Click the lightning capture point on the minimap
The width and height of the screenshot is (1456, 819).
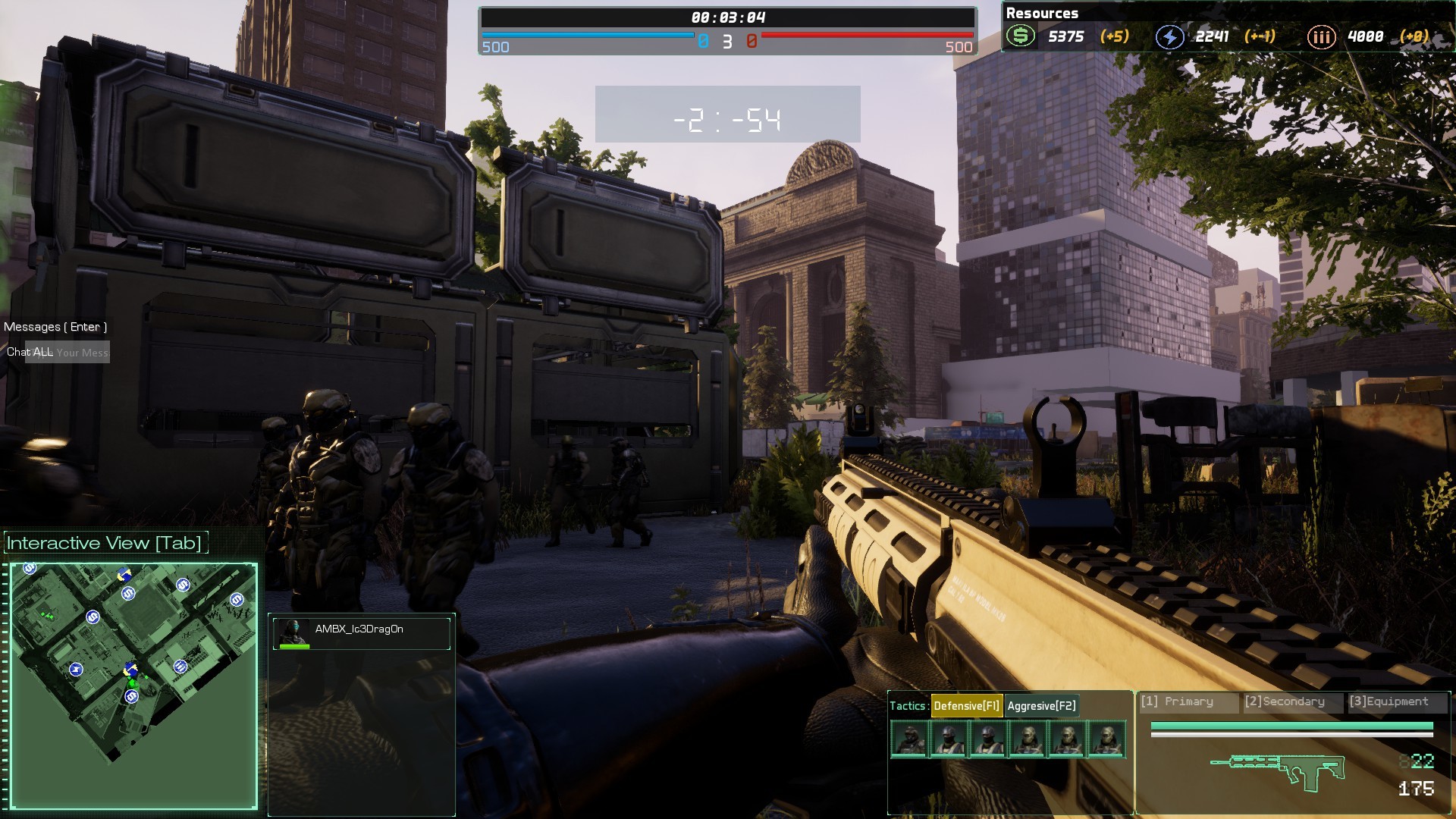(77, 669)
